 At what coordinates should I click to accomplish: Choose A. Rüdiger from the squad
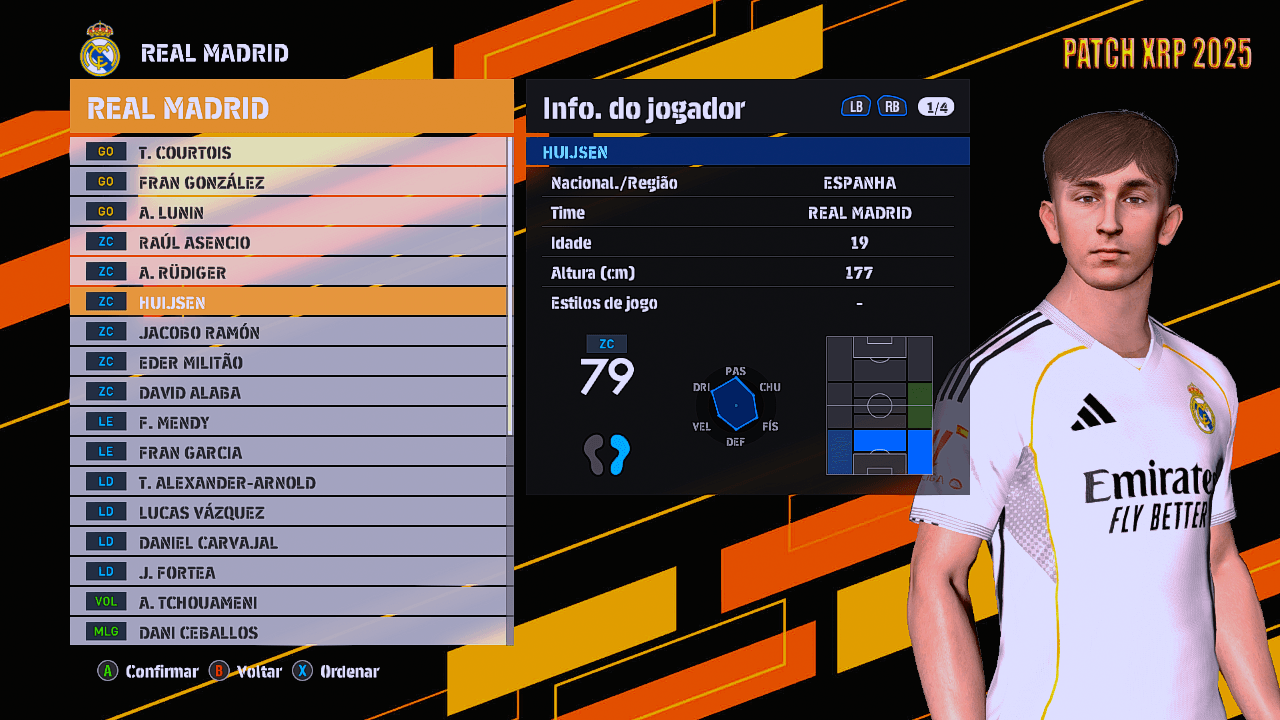point(288,272)
